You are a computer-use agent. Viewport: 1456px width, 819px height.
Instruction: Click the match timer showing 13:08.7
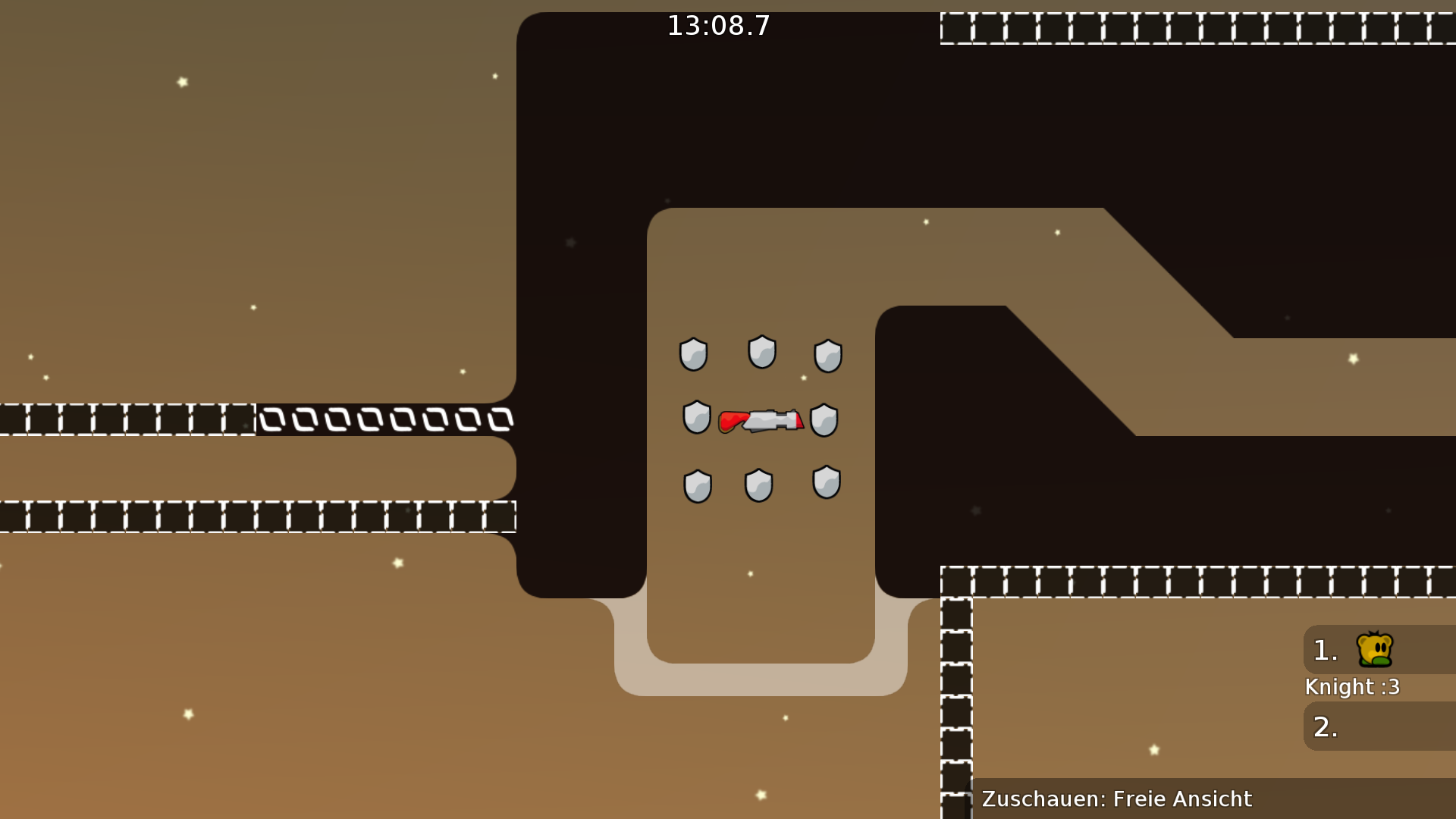[717, 25]
